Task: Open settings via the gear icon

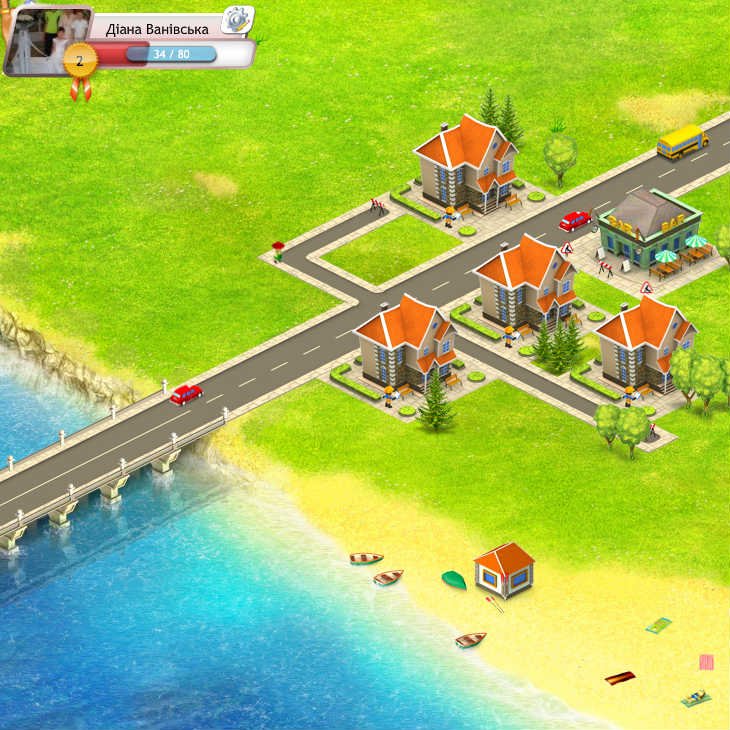Action: (237, 19)
